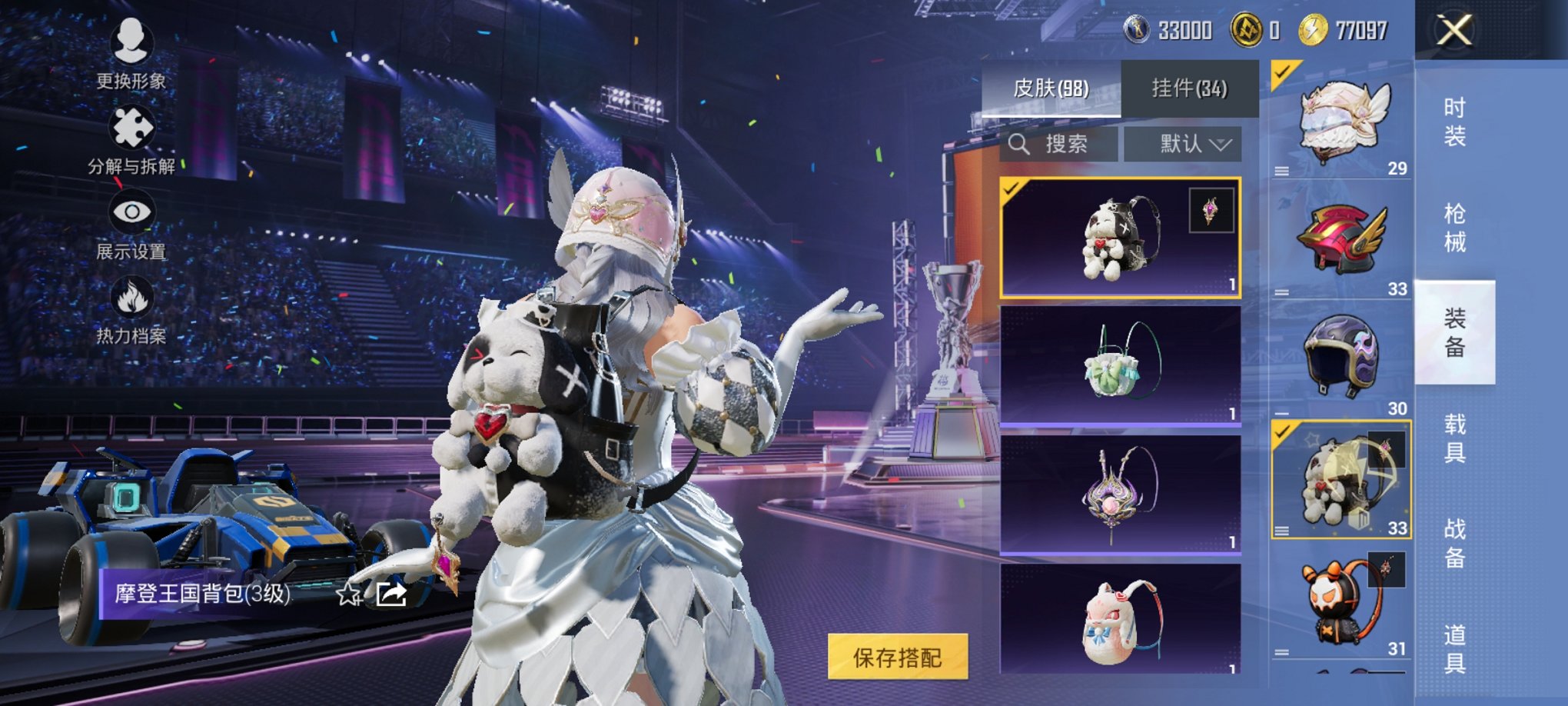Image resolution: width=1568 pixels, height=706 pixels.
Task: Open 展示设置 via the eye icon
Action: tap(131, 213)
